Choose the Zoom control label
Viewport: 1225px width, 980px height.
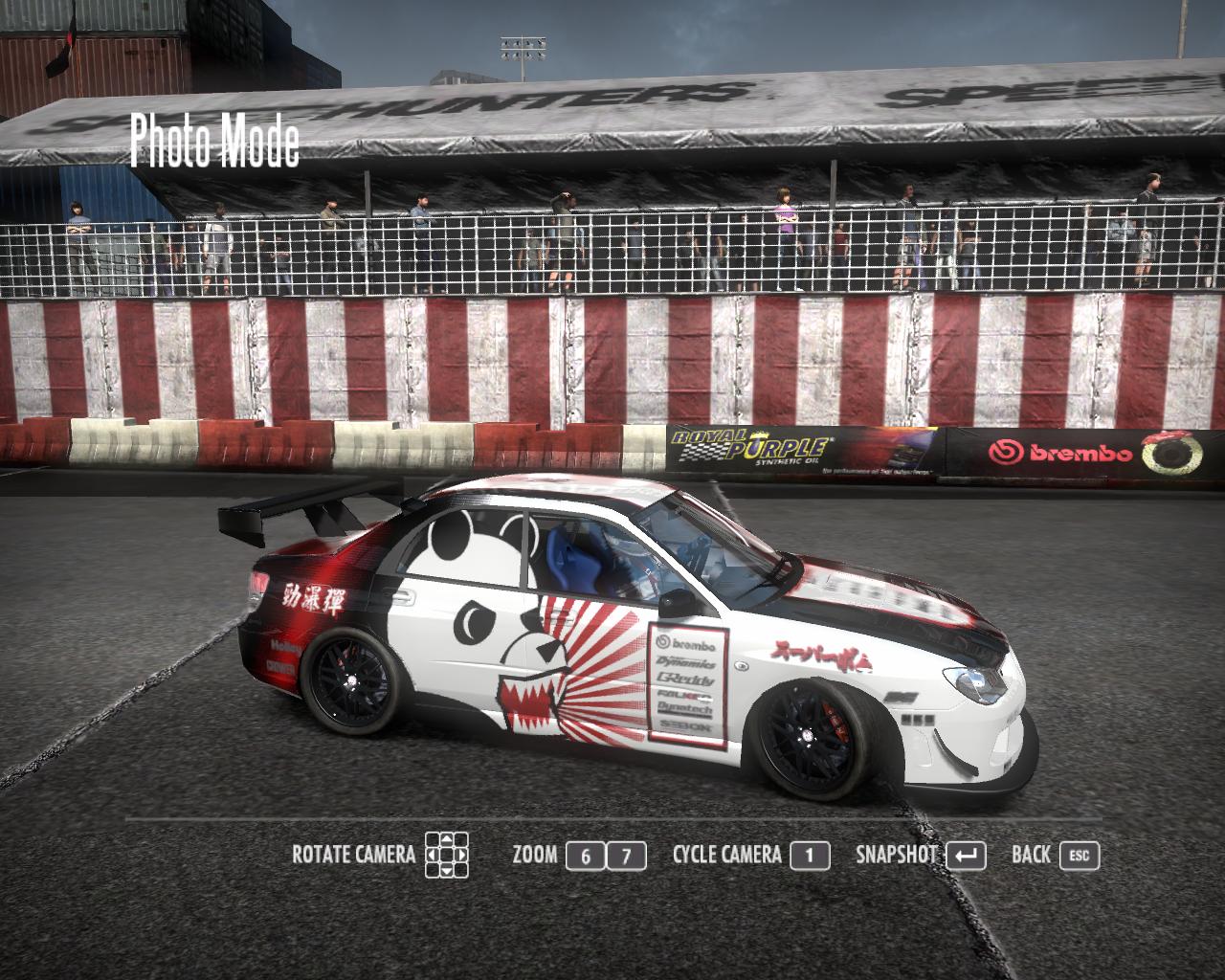(x=535, y=855)
